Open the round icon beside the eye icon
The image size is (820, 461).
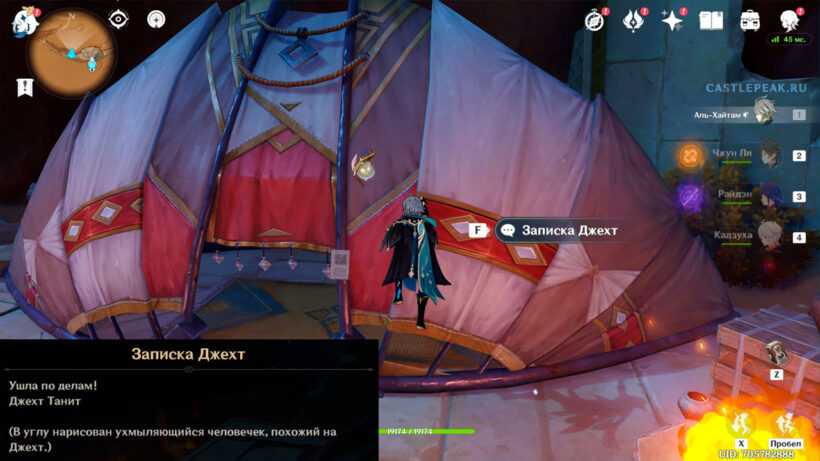tap(156, 19)
